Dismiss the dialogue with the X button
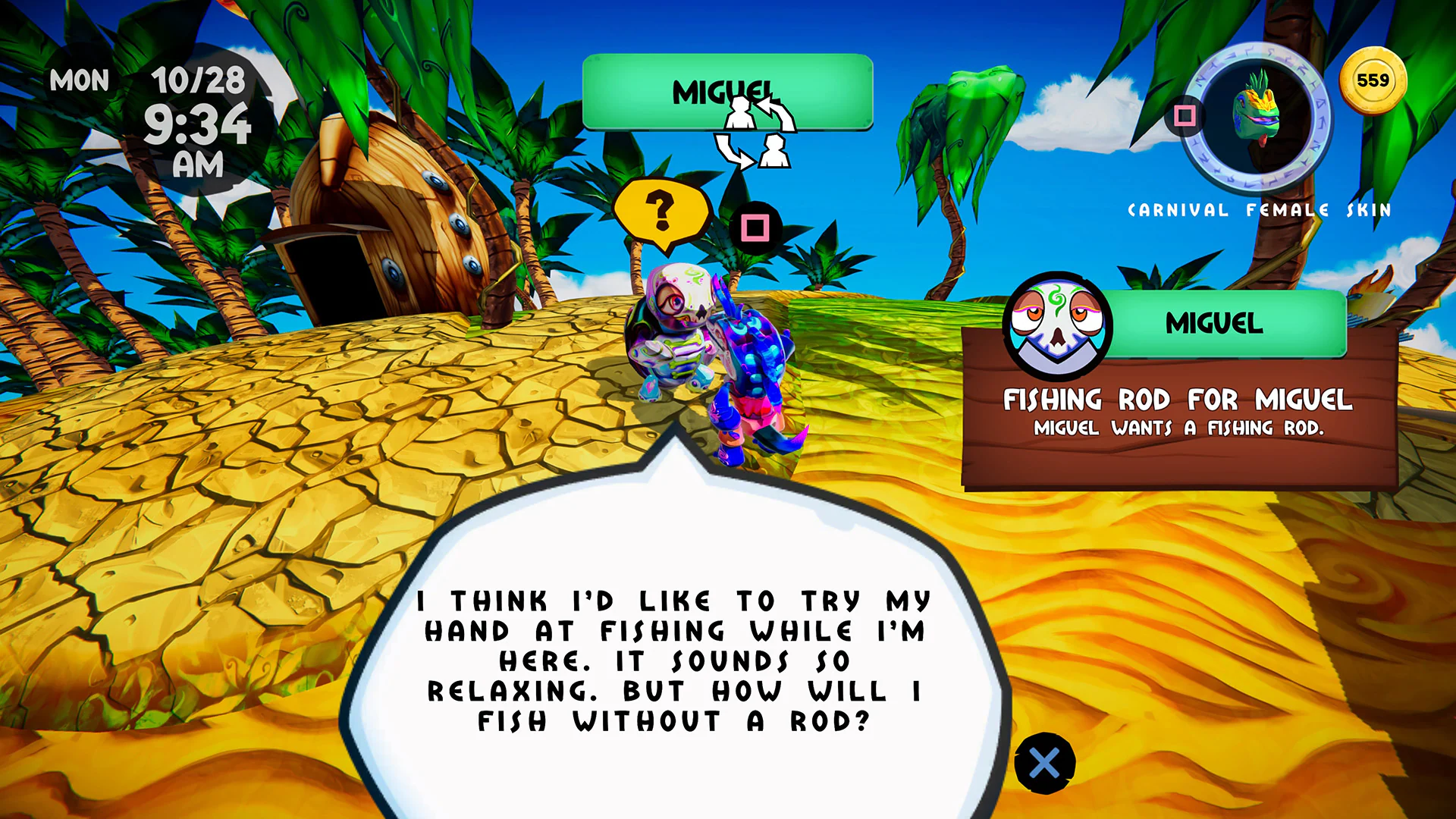This screenshot has width=1456, height=819. point(1046,763)
